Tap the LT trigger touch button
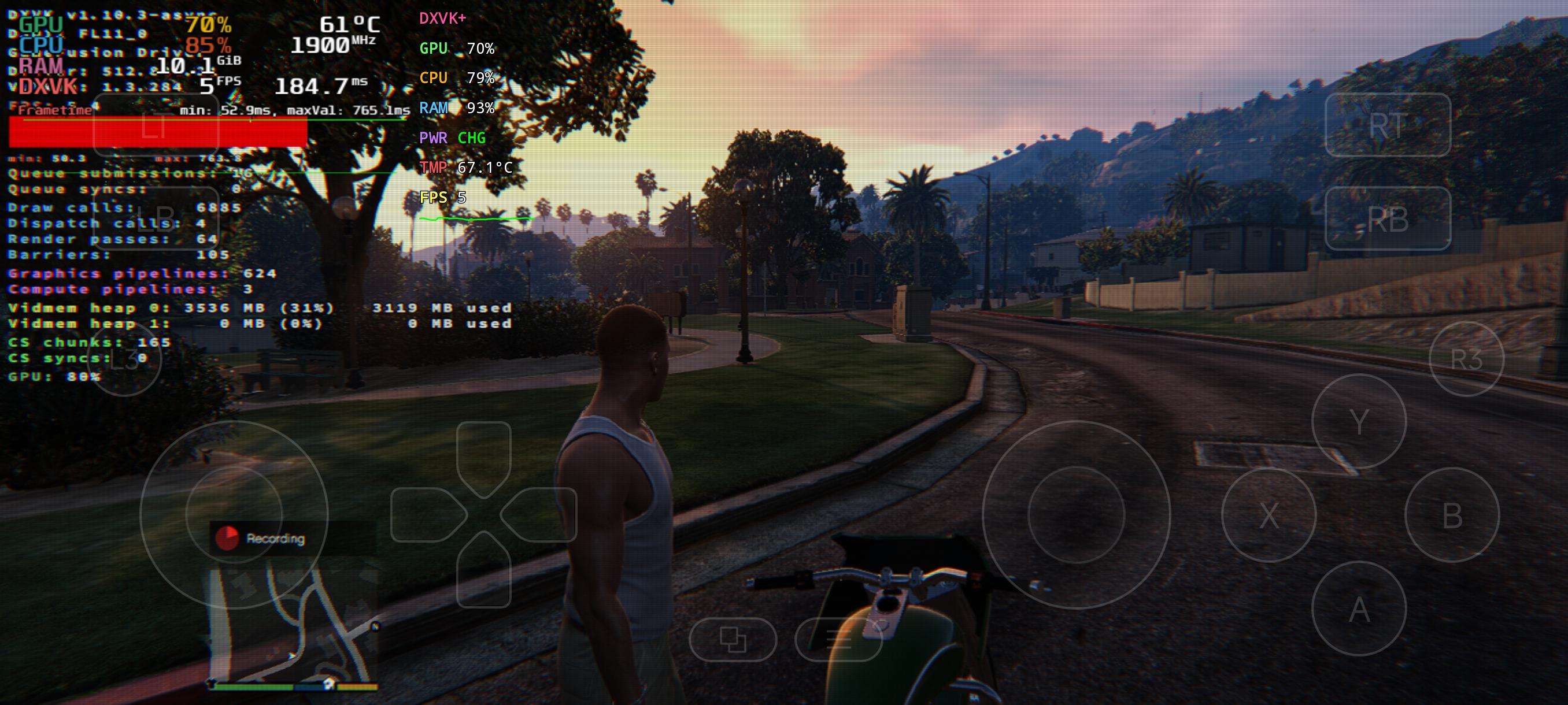Viewport: 1568px width, 705px height. tap(156, 125)
